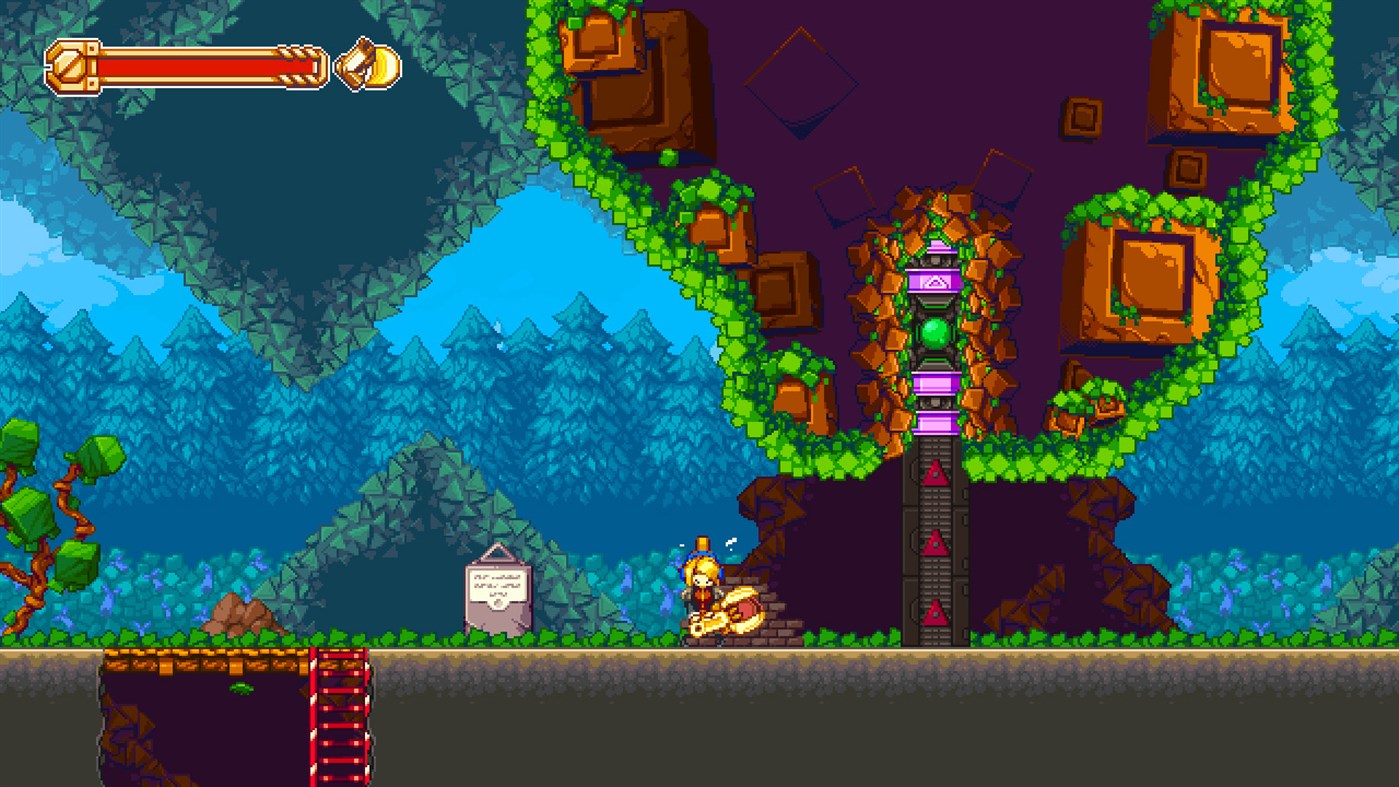Click the red-and-white ladder leading down
Viewport: 1399px width, 787px height.
[x=340, y=715]
